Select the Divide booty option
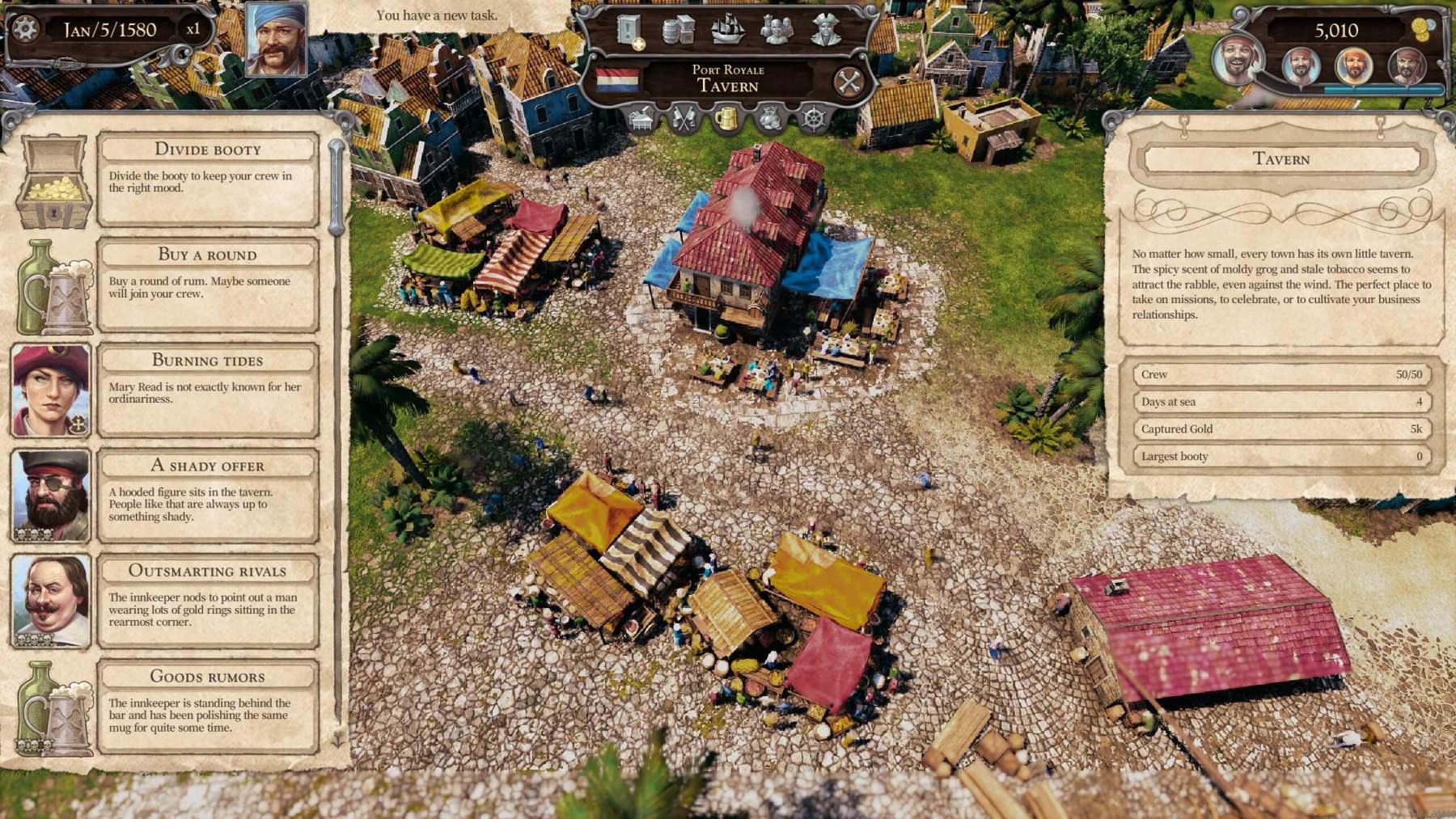 click(x=207, y=150)
